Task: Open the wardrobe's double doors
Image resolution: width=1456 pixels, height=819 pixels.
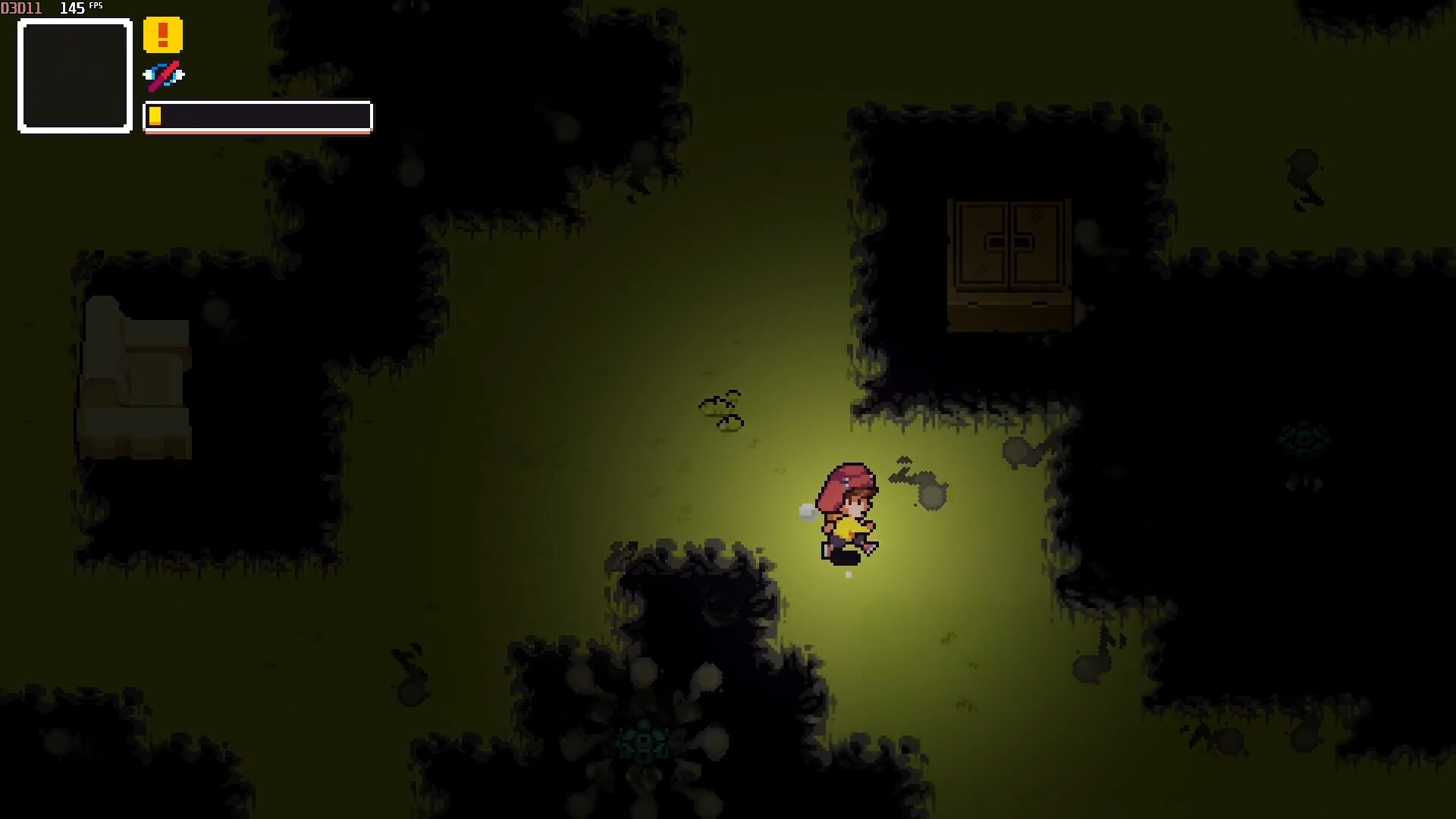Action: [x=1009, y=243]
